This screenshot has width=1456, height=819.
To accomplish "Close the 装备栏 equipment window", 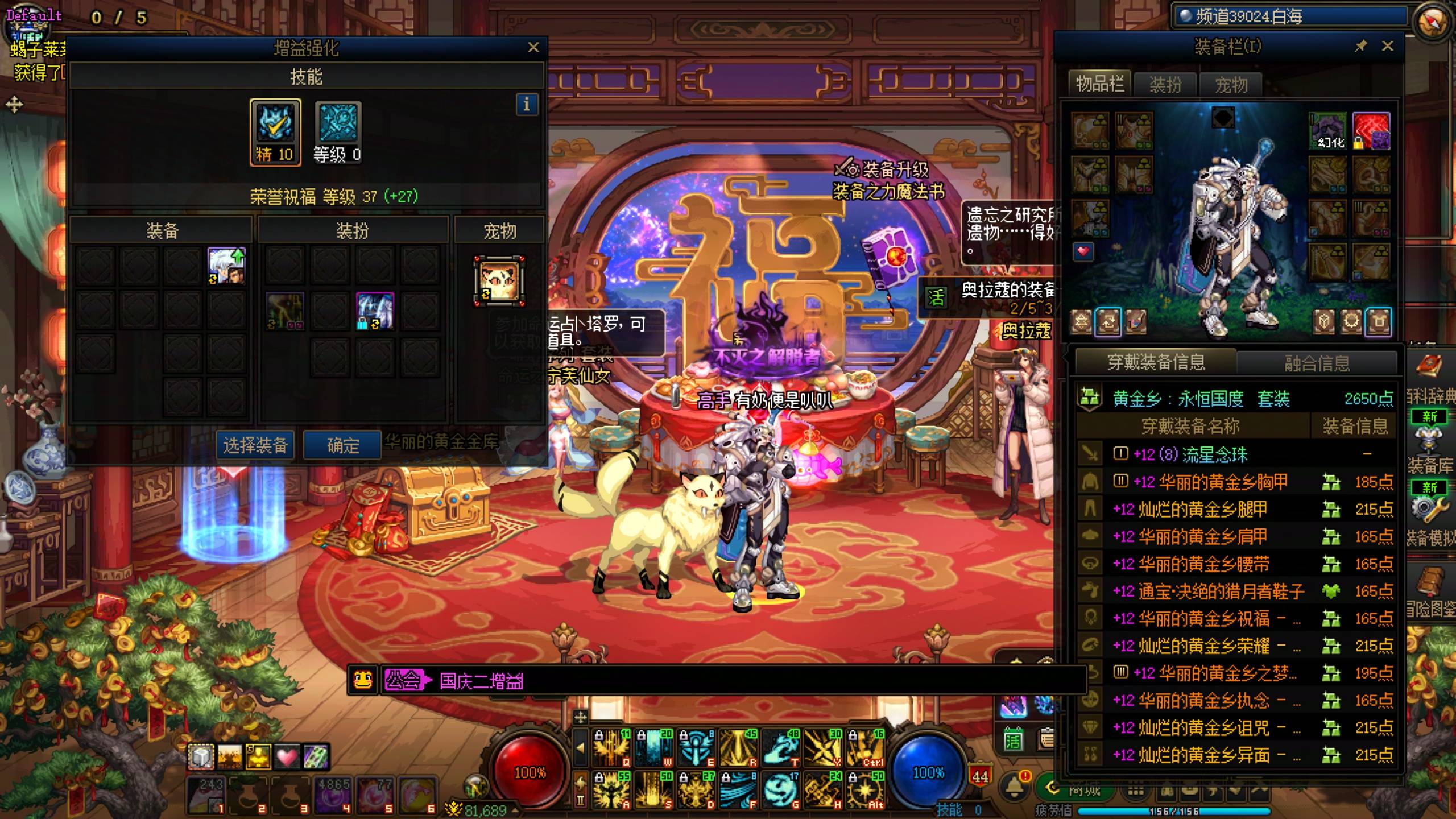I will (x=1388, y=46).
